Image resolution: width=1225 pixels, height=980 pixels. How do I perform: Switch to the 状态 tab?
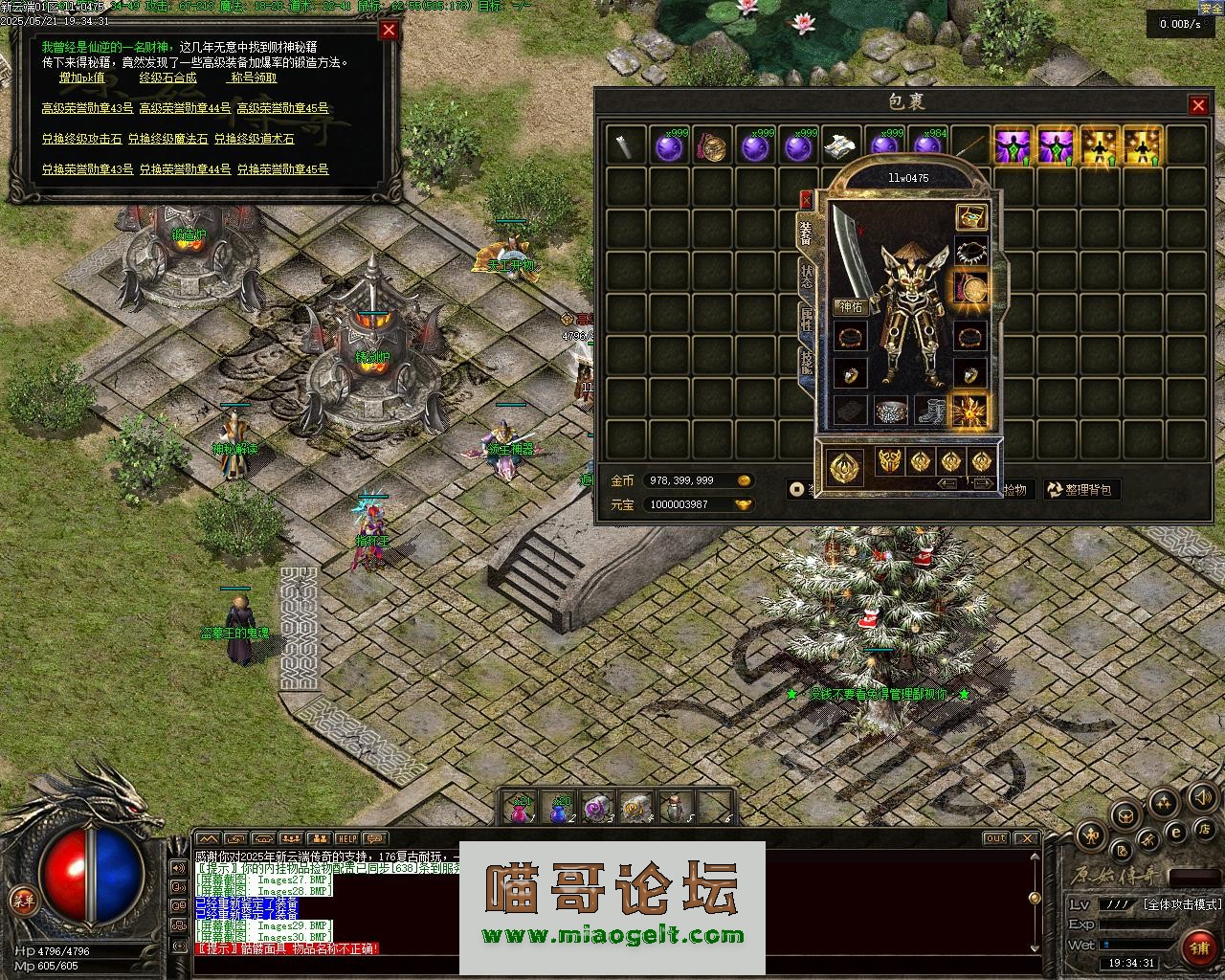tap(806, 279)
